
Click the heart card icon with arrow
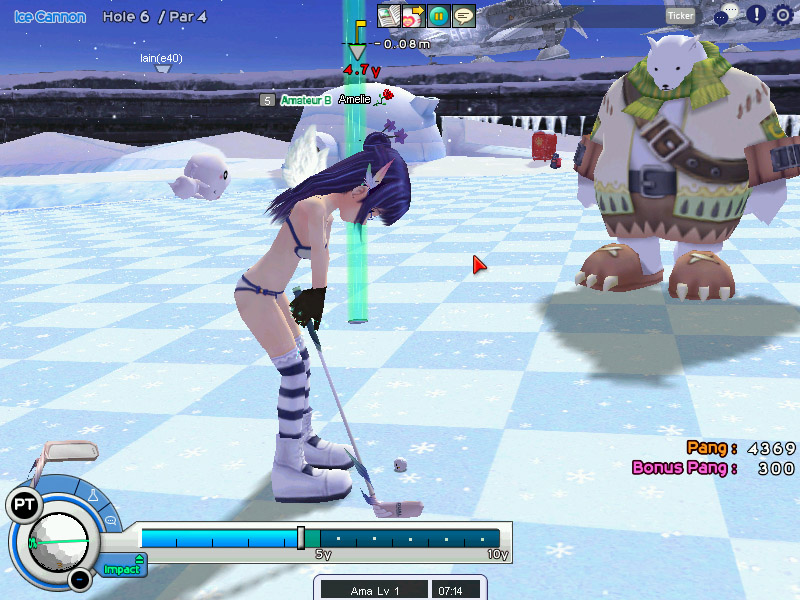click(413, 16)
